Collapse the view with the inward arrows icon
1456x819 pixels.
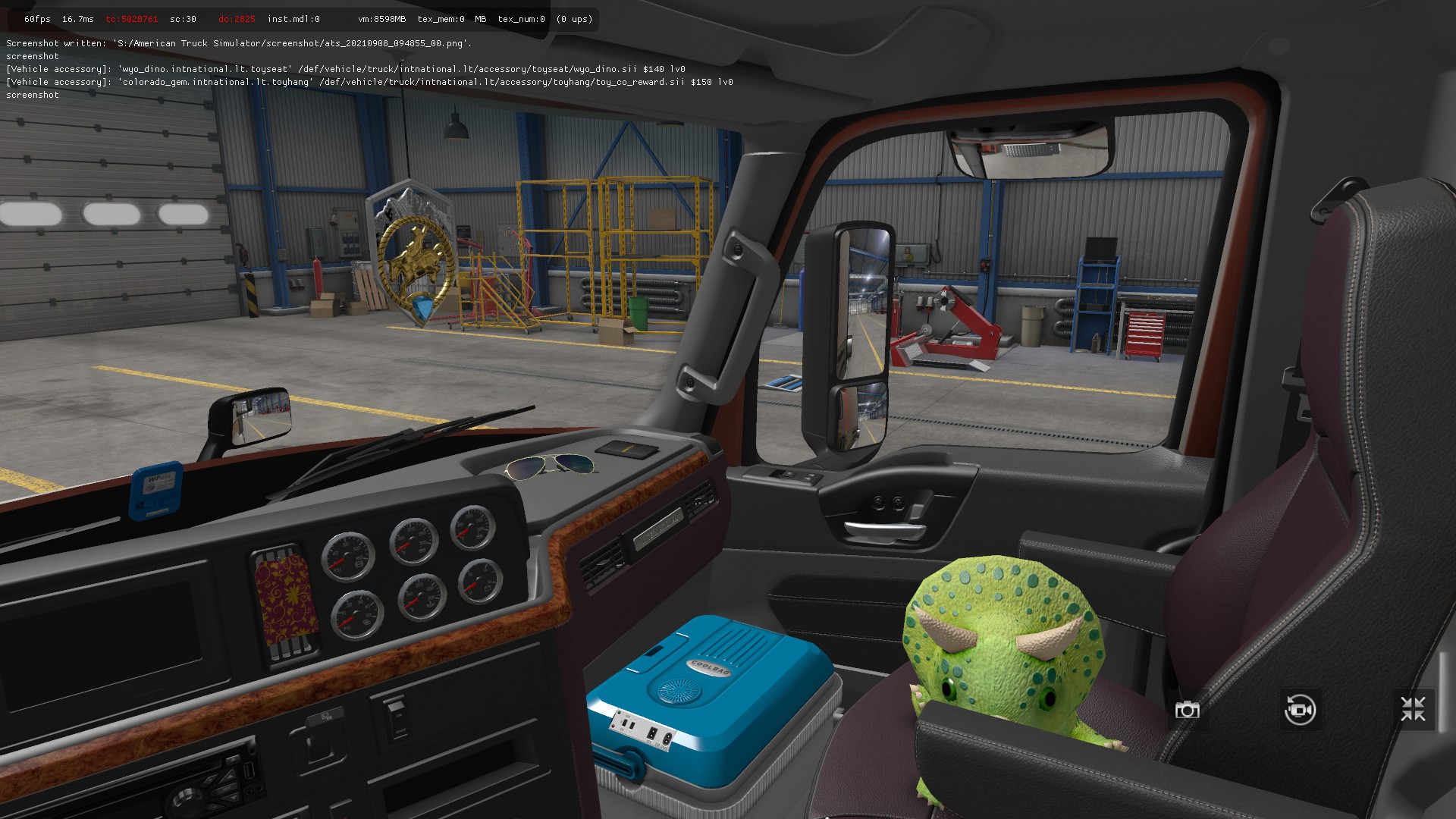(x=1413, y=710)
